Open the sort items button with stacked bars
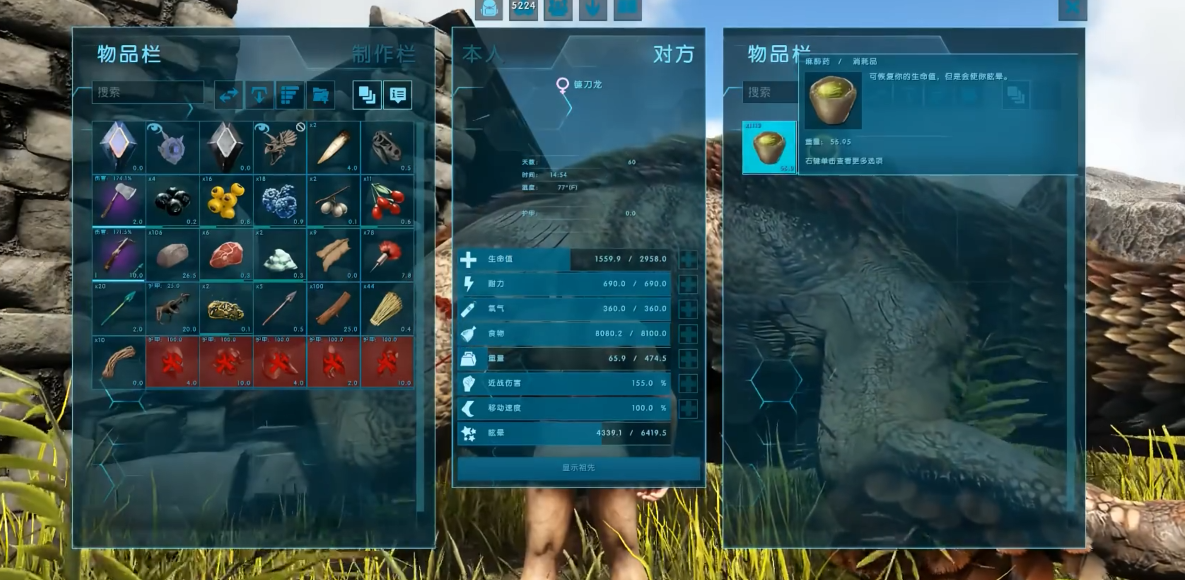The image size is (1185, 580). click(290, 95)
